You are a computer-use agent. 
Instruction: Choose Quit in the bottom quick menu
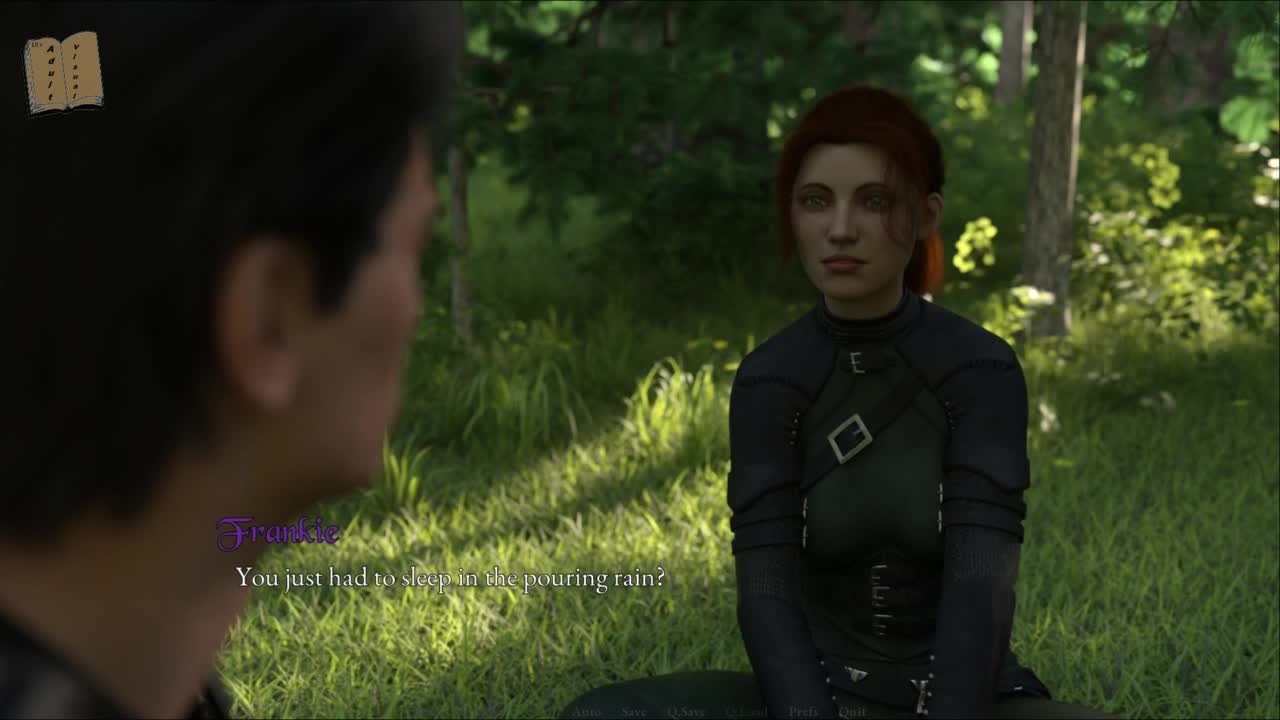[852, 712]
